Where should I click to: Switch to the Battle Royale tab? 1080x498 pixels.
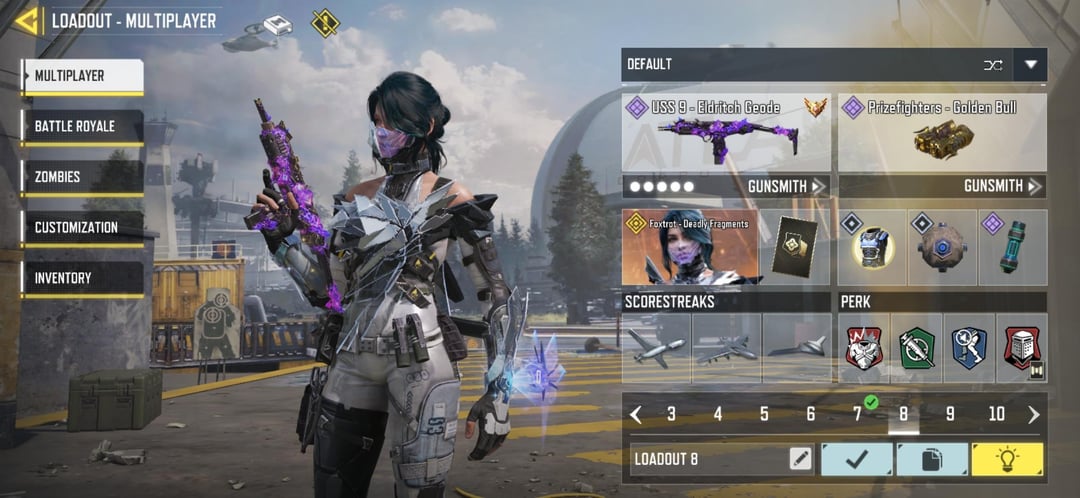[82, 127]
